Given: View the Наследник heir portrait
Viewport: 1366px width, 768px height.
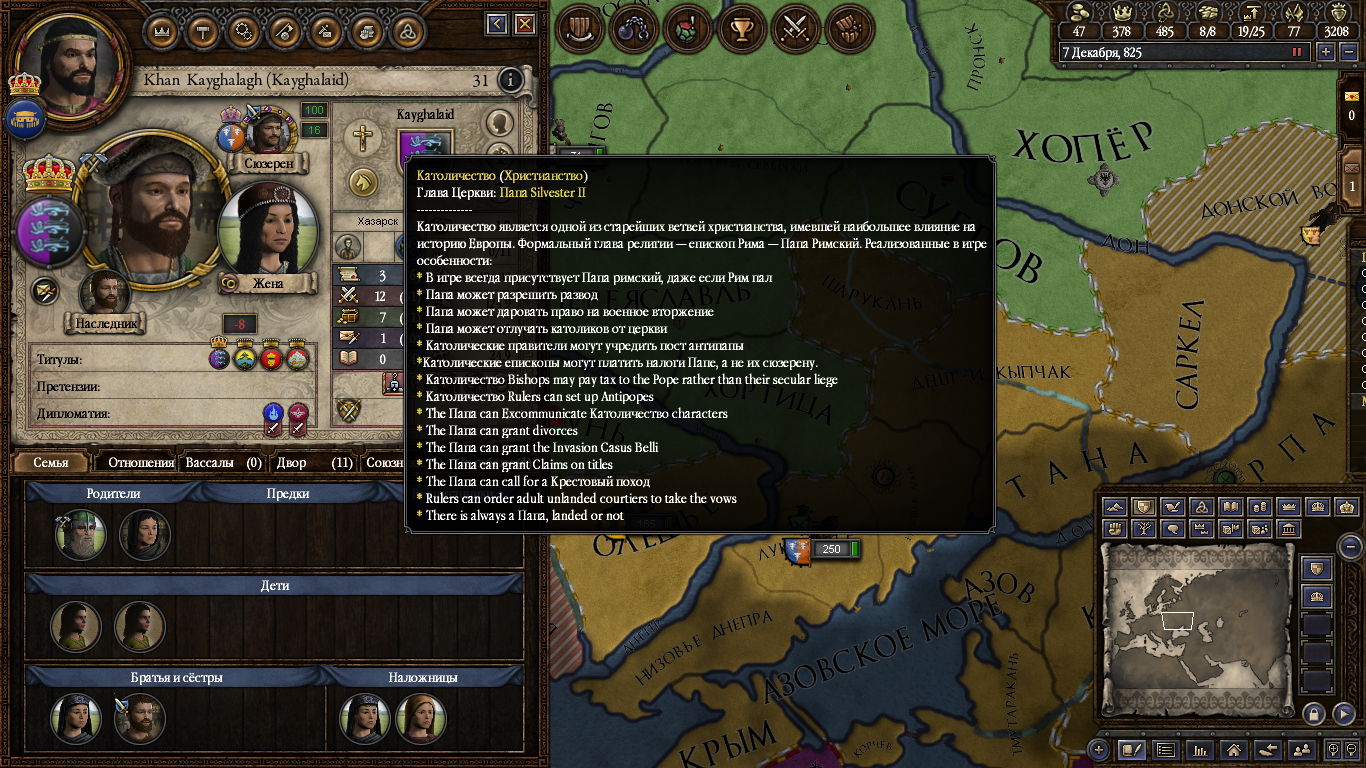Looking at the screenshot, I should coord(106,295).
